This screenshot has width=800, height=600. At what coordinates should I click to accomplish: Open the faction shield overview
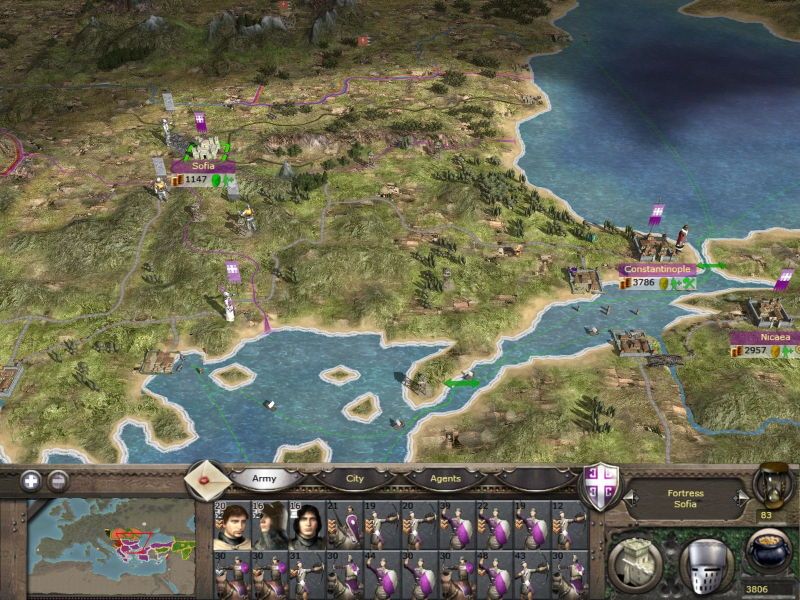point(601,489)
